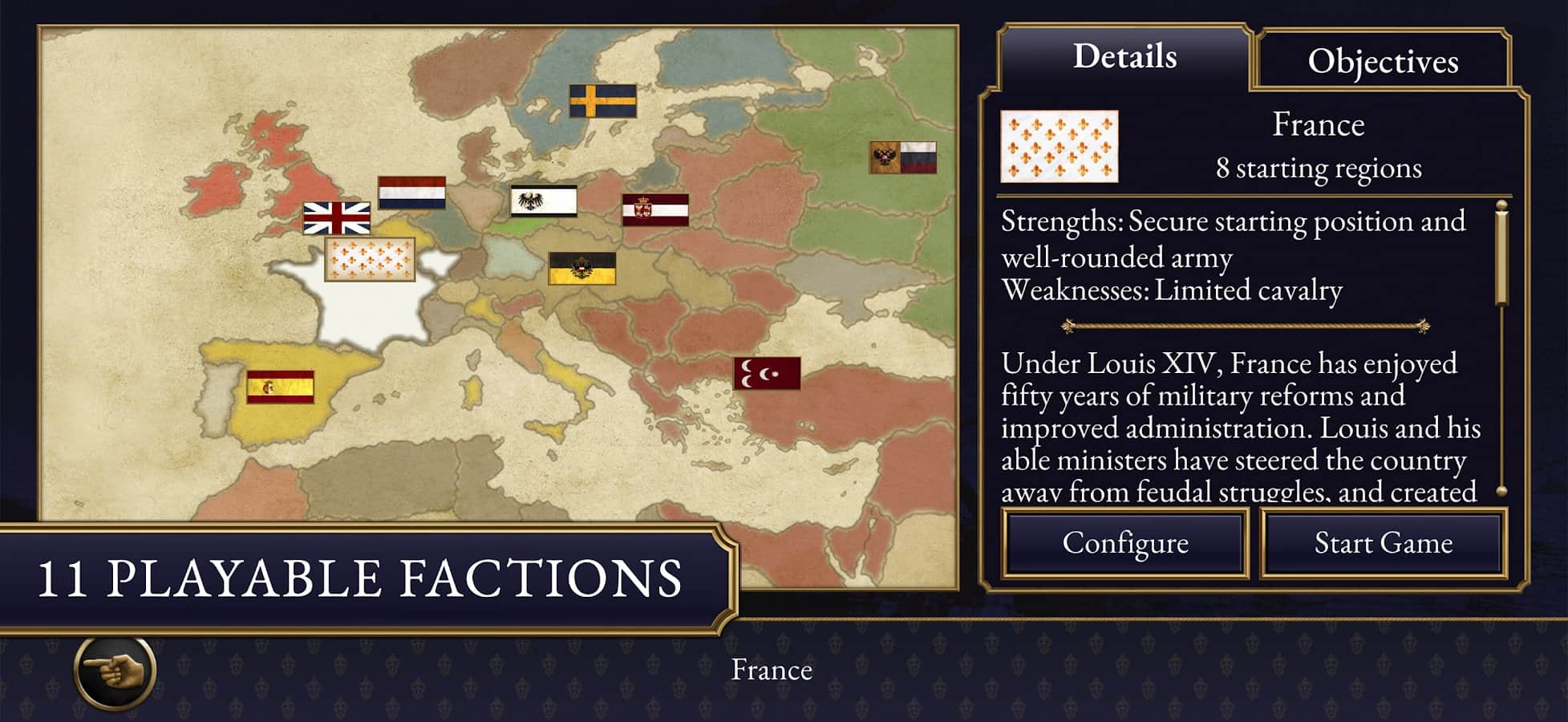Click the Start Game button
The image size is (1568, 722).
click(1383, 543)
